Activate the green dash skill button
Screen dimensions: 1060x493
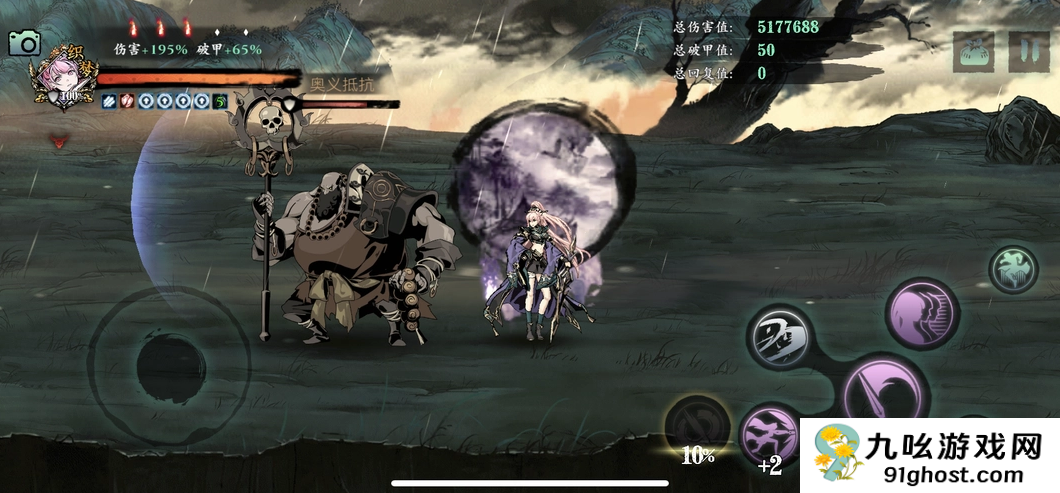click(x=1013, y=269)
